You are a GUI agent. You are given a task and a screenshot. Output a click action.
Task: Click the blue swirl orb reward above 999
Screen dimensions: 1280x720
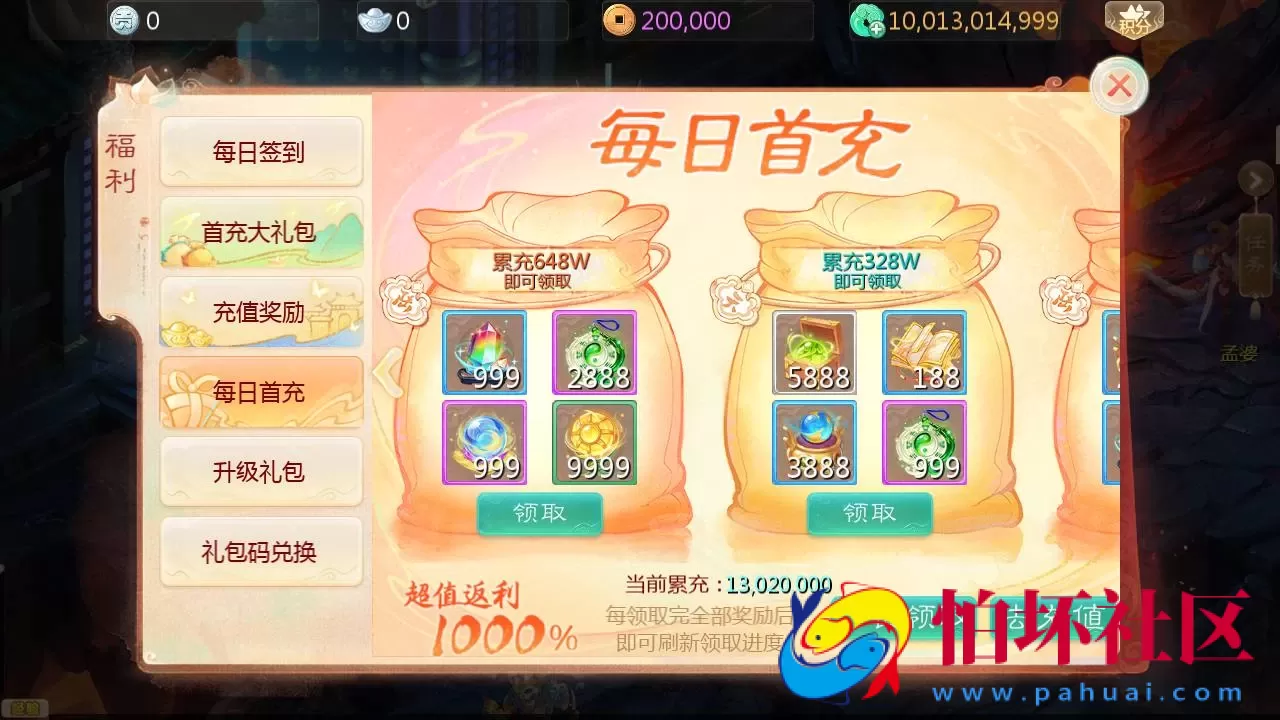coord(484,442)
